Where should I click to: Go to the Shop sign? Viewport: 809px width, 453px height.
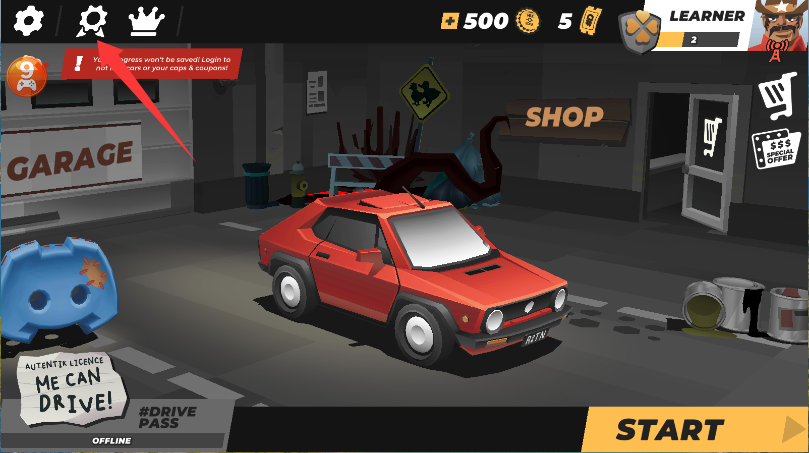pyautogui.click(x=564, y=117)
